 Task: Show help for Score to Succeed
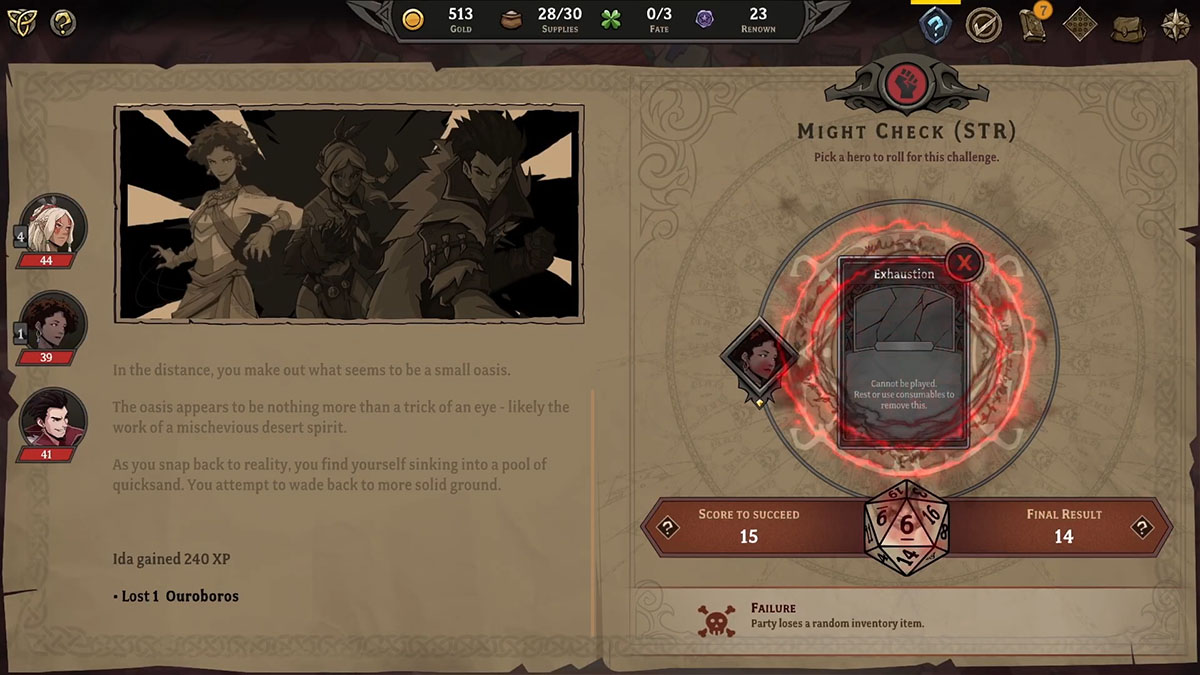point(667,526)
